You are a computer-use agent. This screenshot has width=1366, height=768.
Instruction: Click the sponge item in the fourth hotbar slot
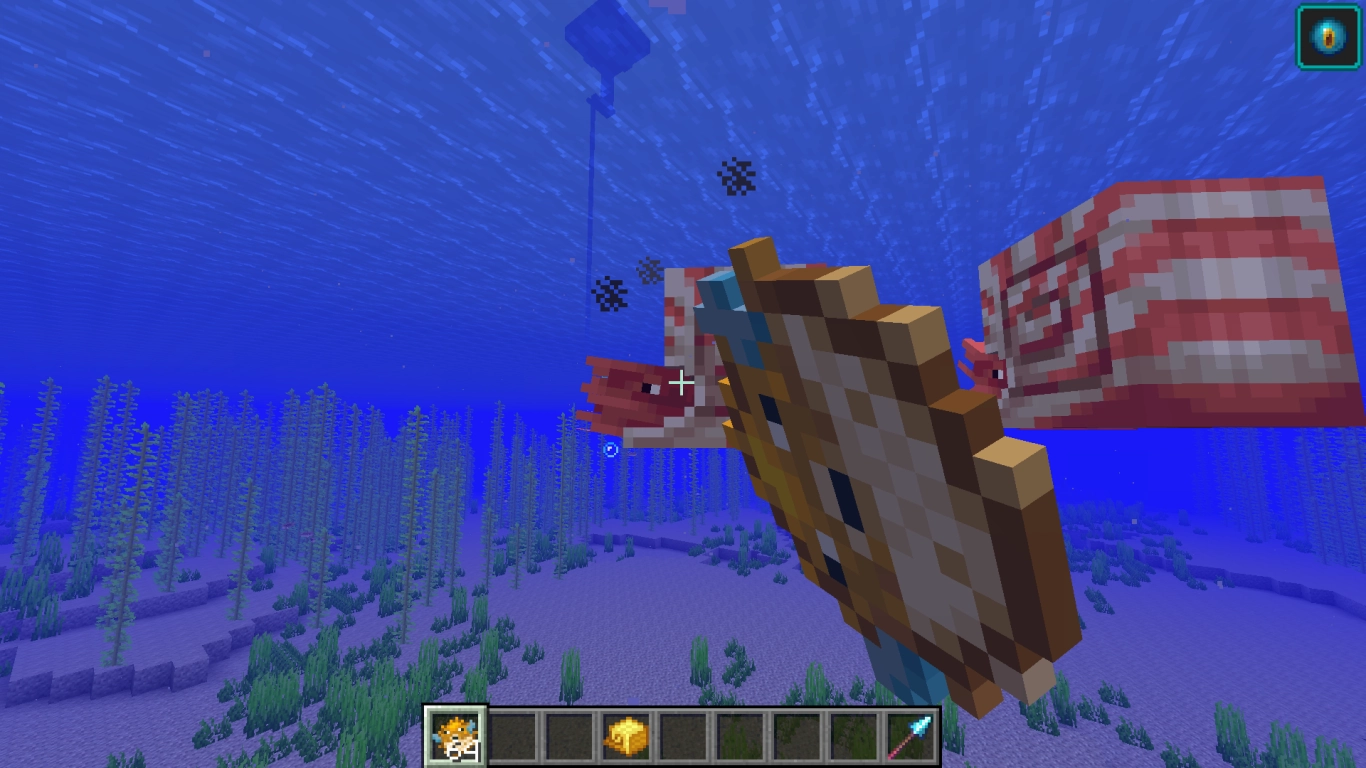[626, 738]
